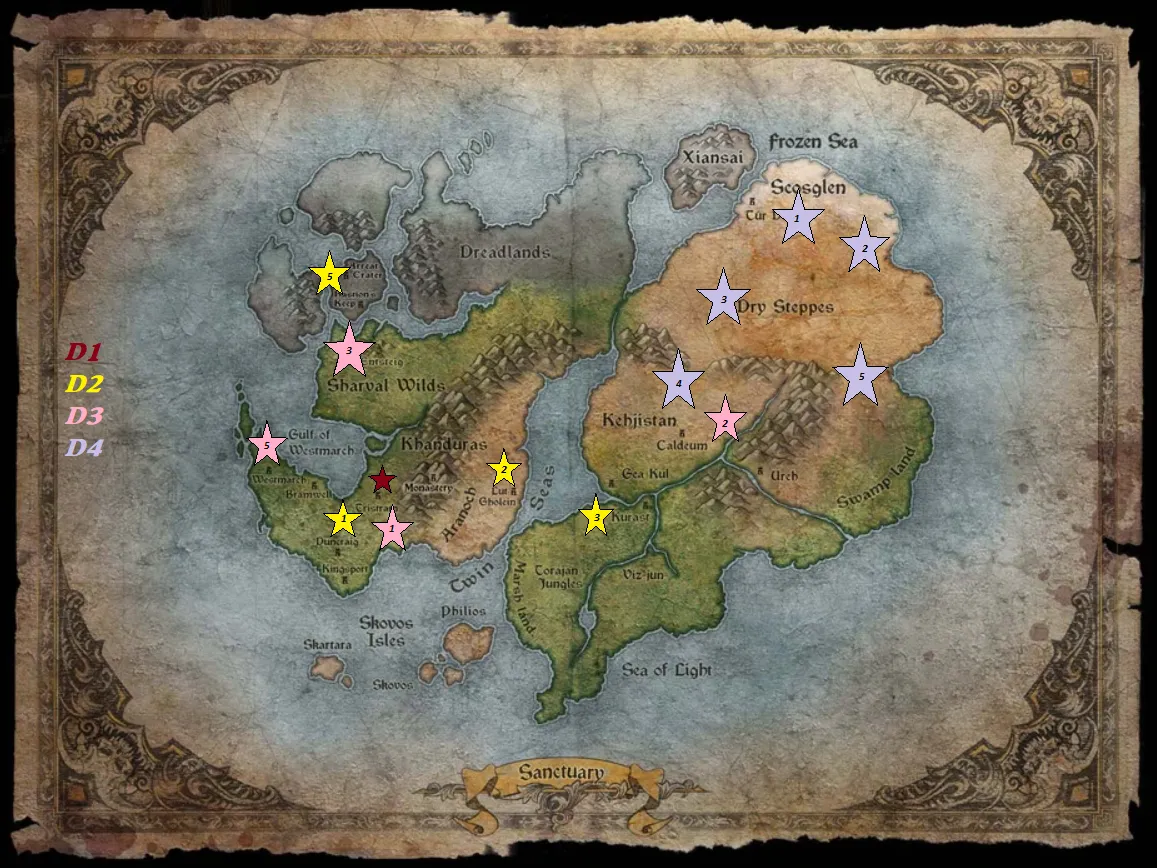Pick the D3 legend entry
Screen dimensions: 1157x868
click(84, 416)
